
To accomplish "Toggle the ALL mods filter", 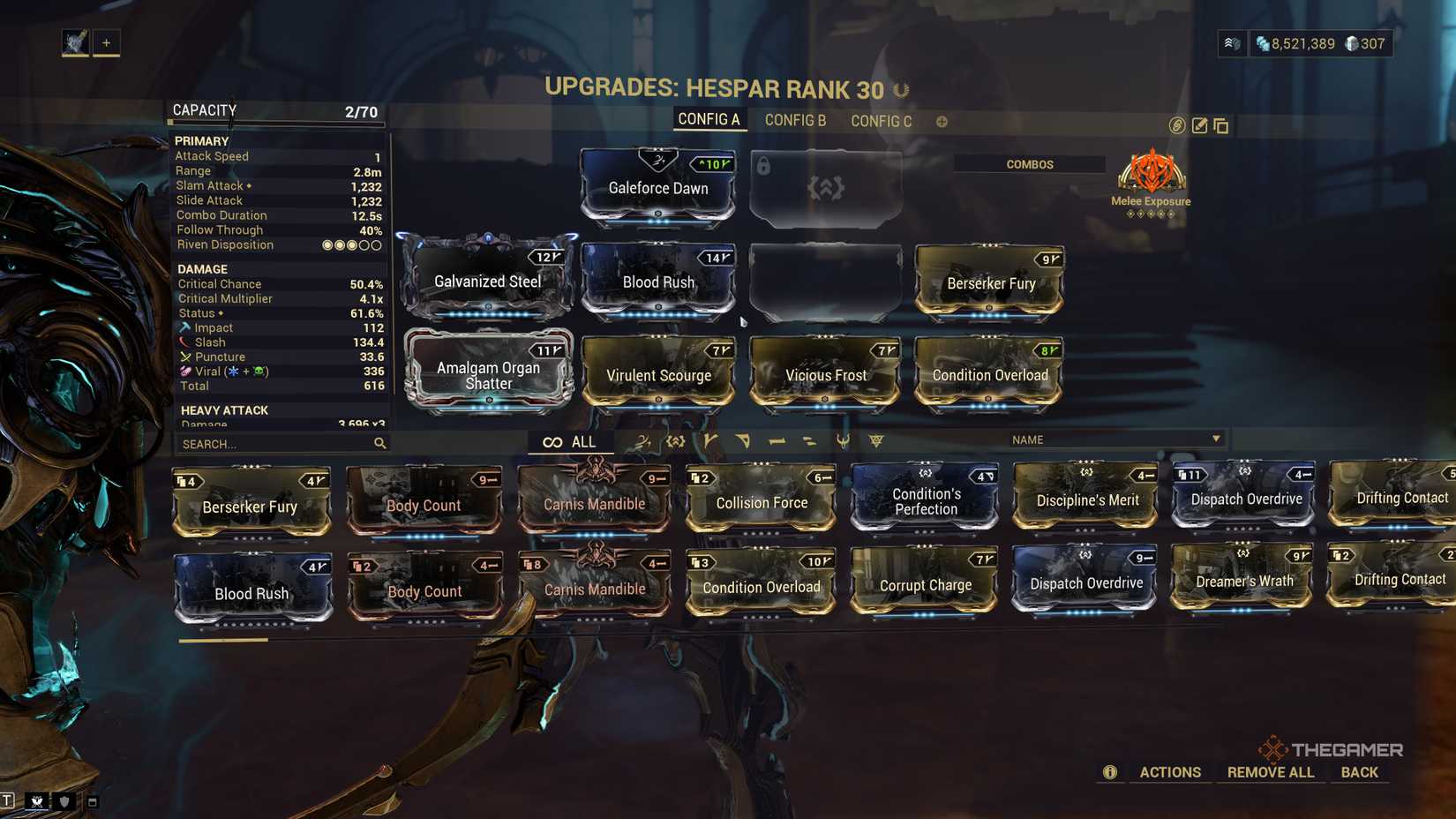I will (x=571, y=441).
